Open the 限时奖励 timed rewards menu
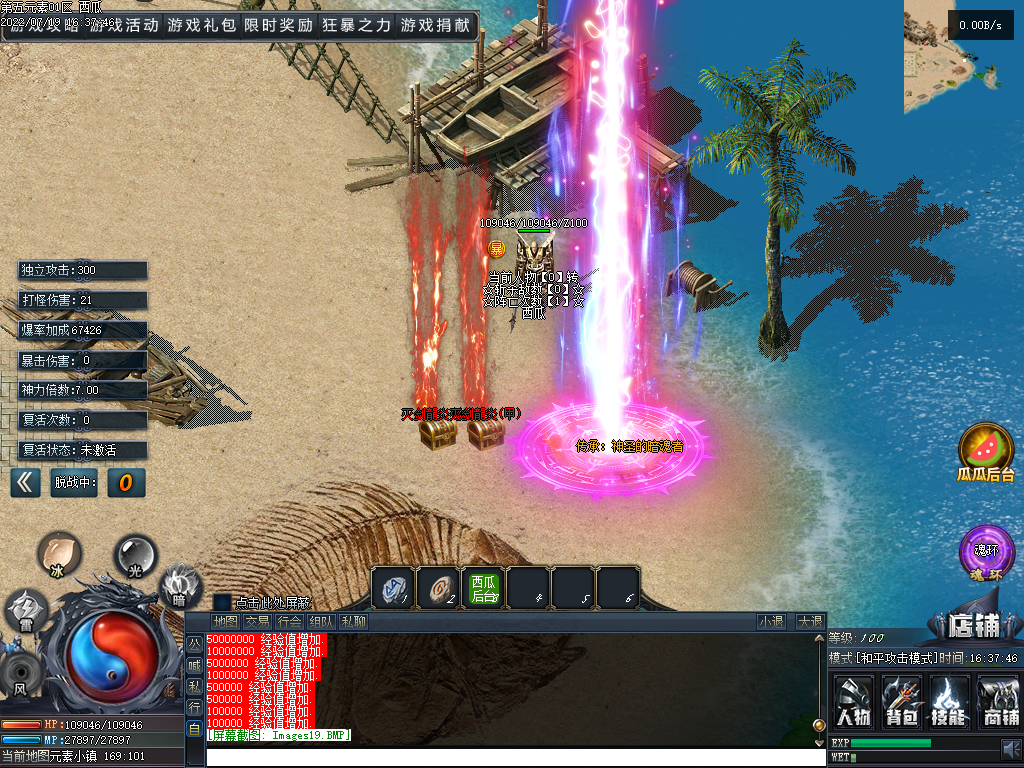1024x768 pixels. [x=278, y=25]
